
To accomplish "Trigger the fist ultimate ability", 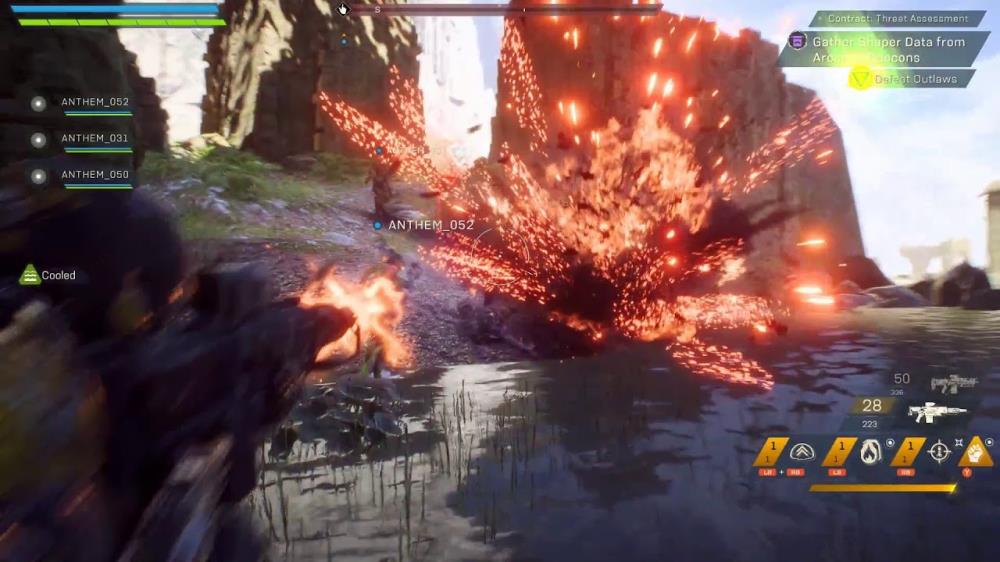I will [975, 452].
